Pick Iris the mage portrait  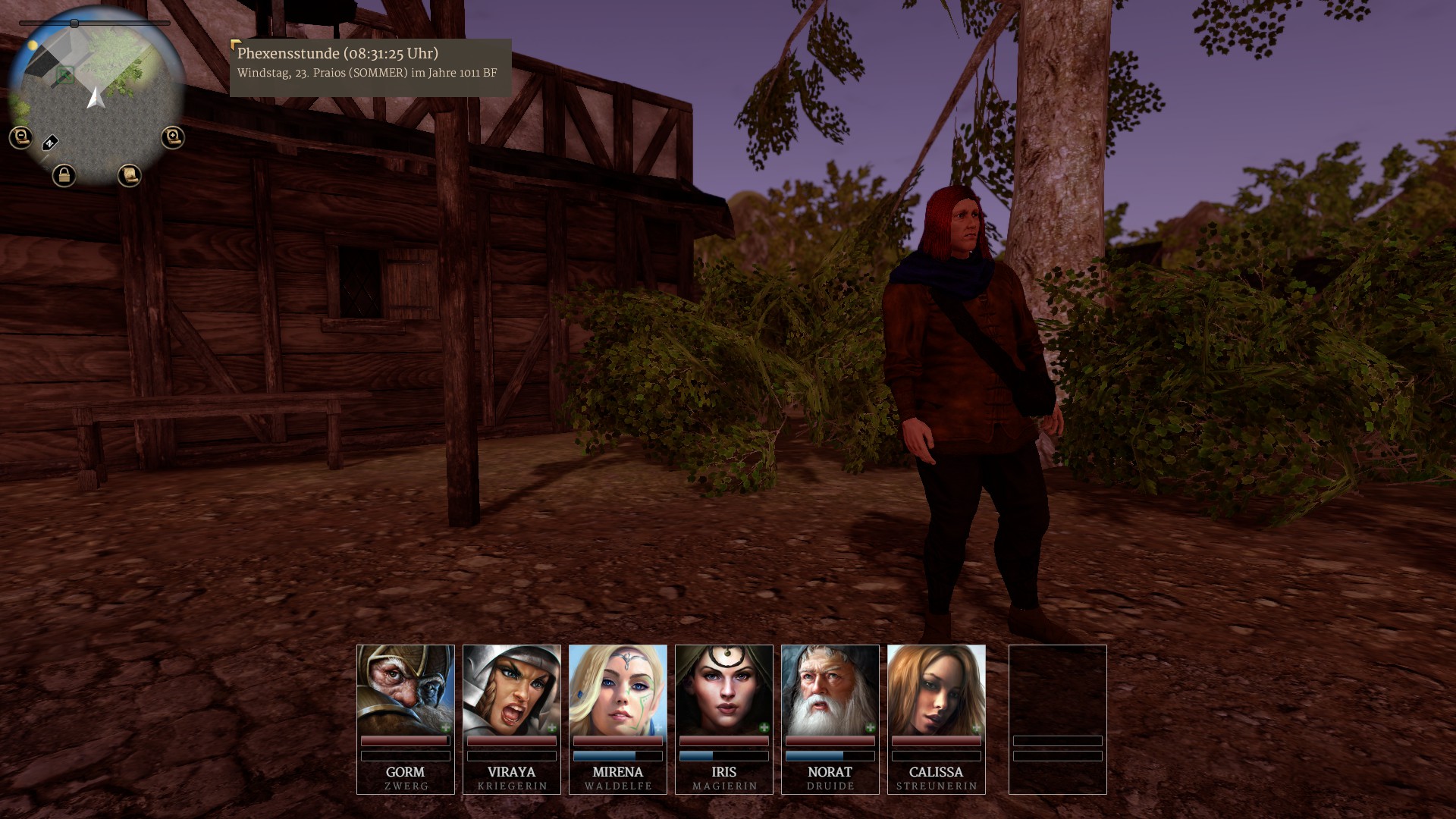click(724, 689)
